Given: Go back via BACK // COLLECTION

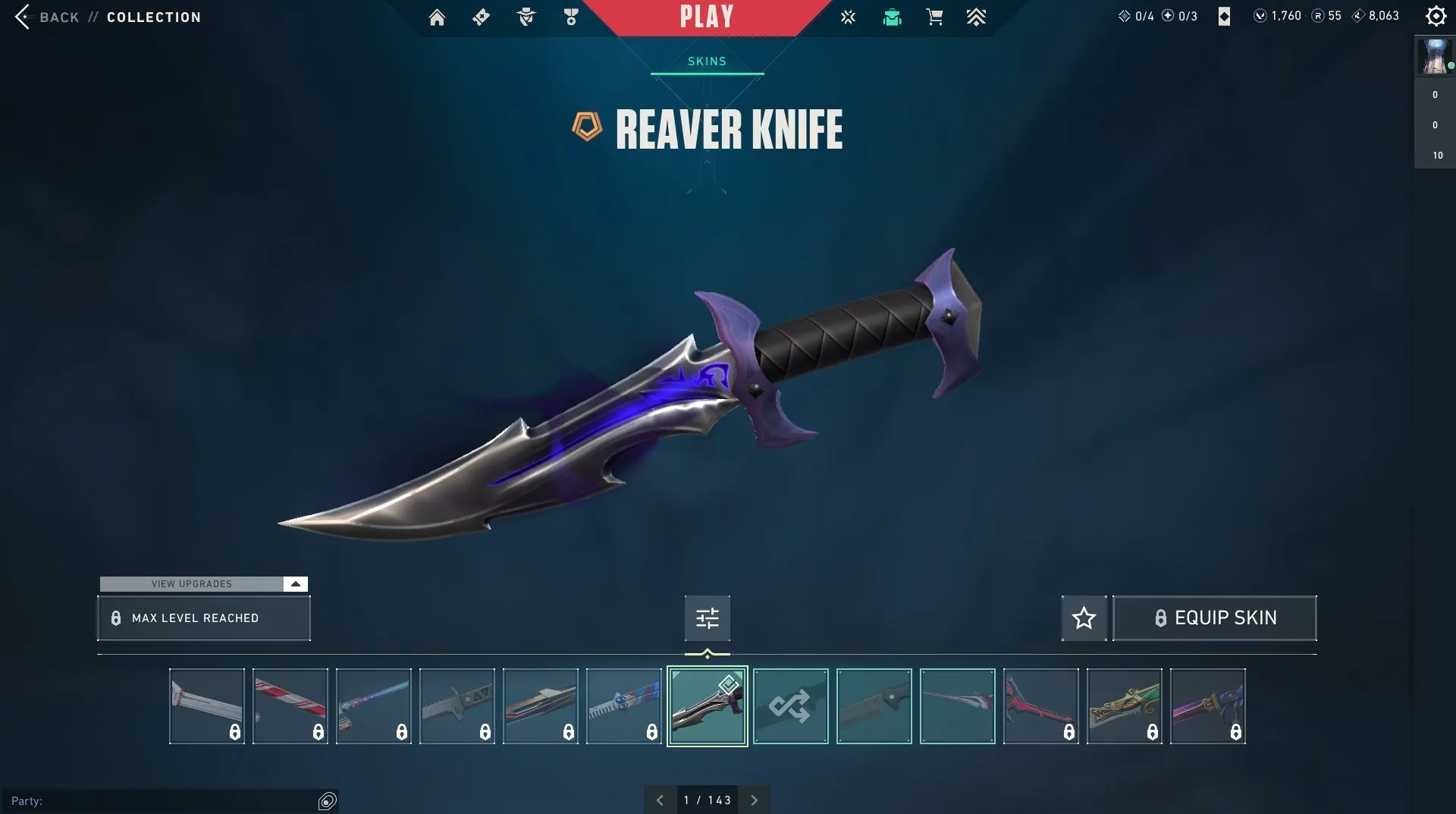Looking at the screenshot, I should tap(110, 17).
